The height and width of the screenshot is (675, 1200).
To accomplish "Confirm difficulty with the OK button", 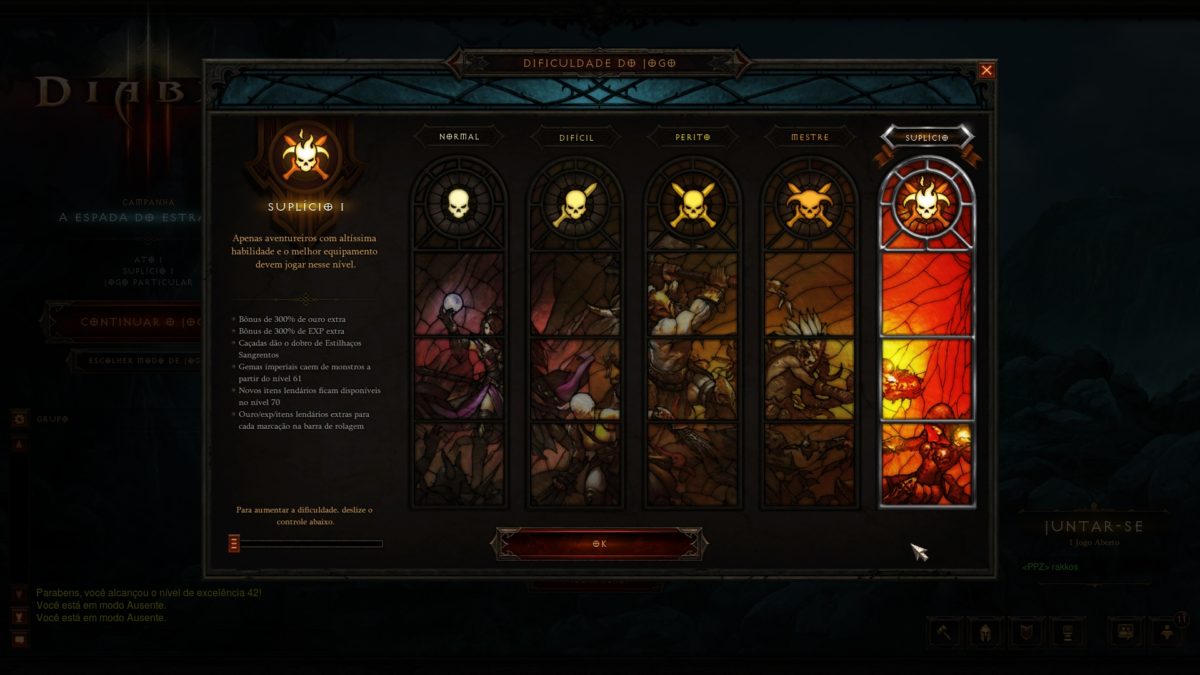I will coord(599,544).
